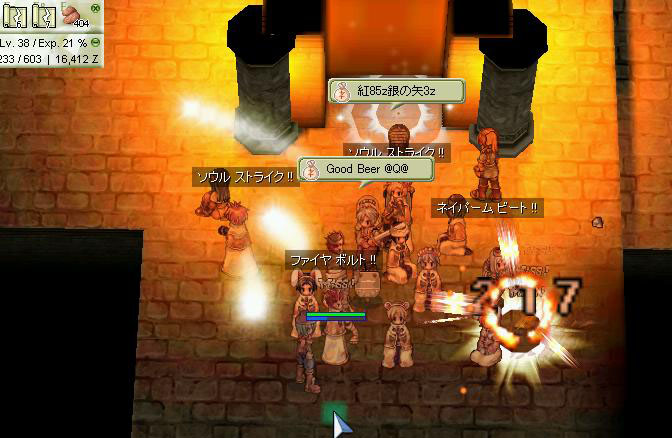Image resolution: width=672 pixels, height=438 pixels.
Task: Open the 紅85z銀の矢3z vending shop sign
Action: click(397, 91)
